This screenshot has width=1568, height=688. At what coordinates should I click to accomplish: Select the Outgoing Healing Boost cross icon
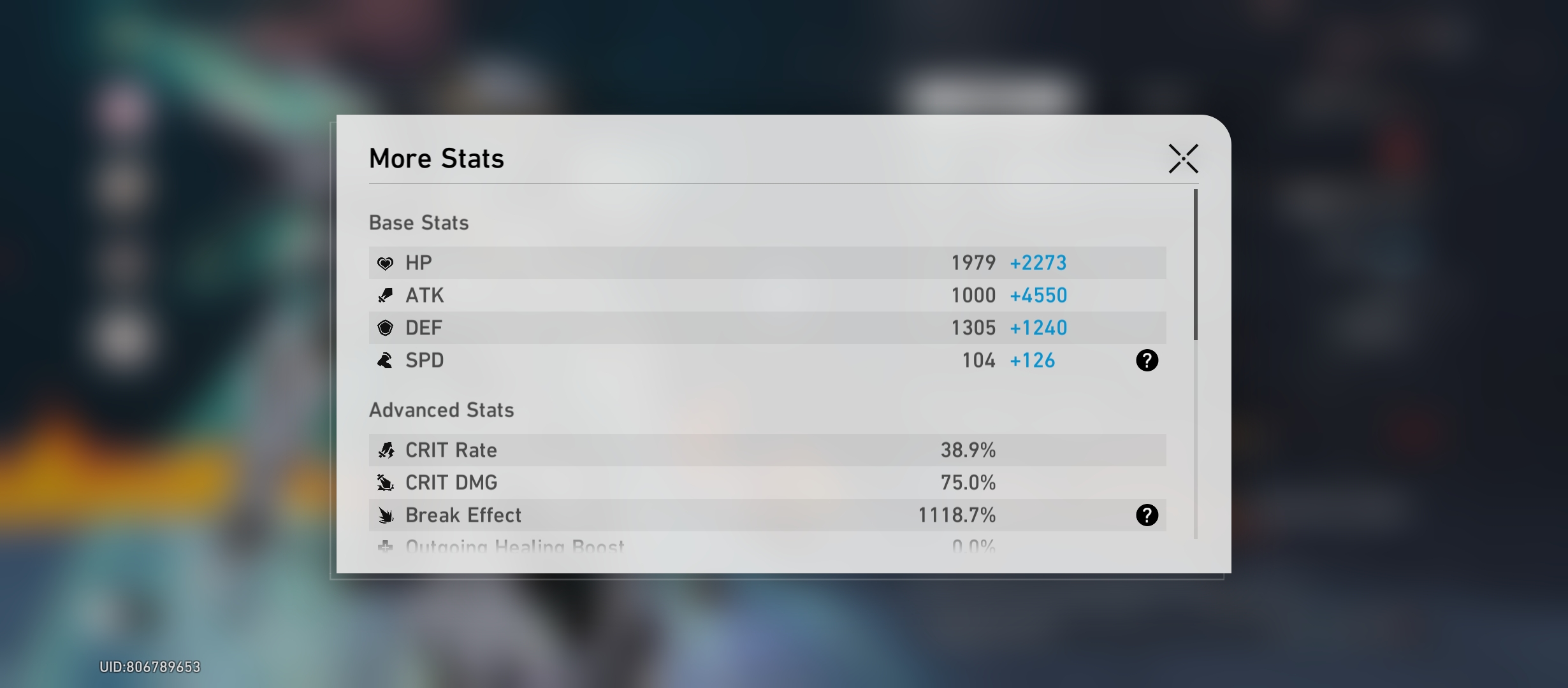(x=386, y=547)
